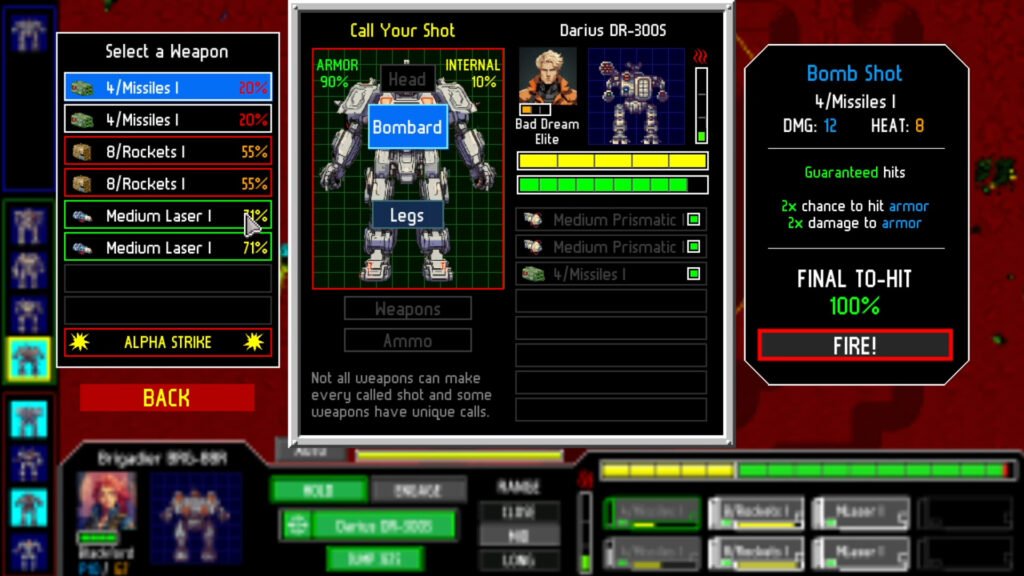The image size is (1024, 576).
Task: Pick the Weapons called shot option
Action: click(x=407, y=309)
